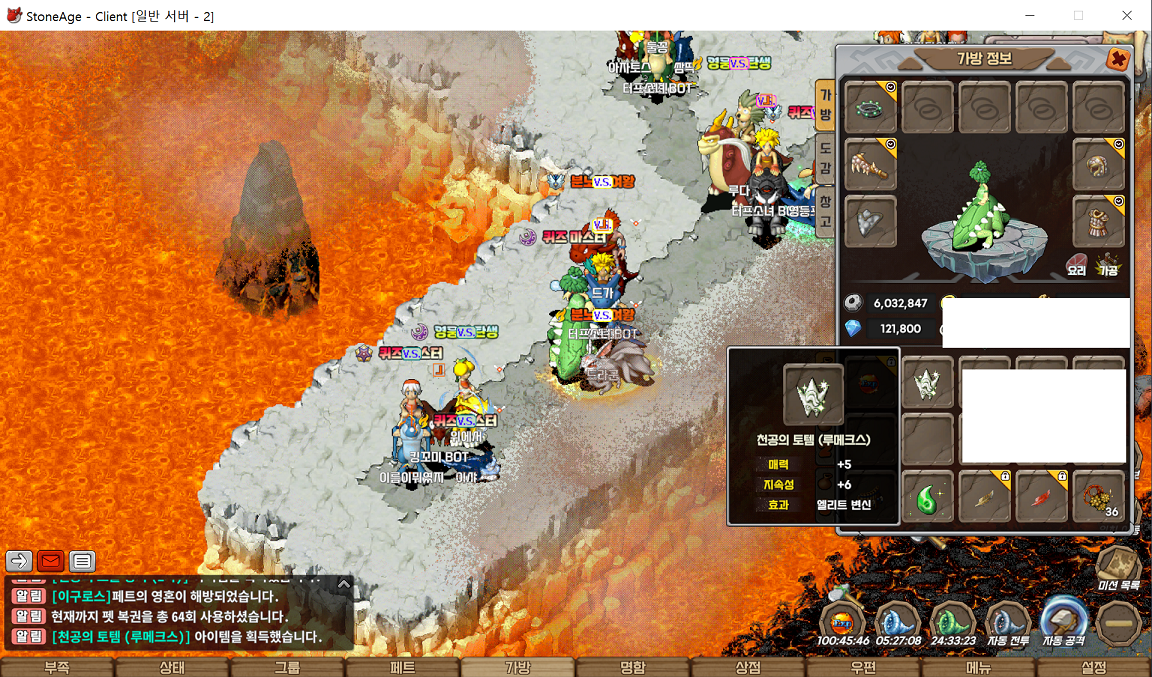Screen dimensions: 1152x677
Task: Open the 미션 목록 mission list
Action: (1119, 568)
